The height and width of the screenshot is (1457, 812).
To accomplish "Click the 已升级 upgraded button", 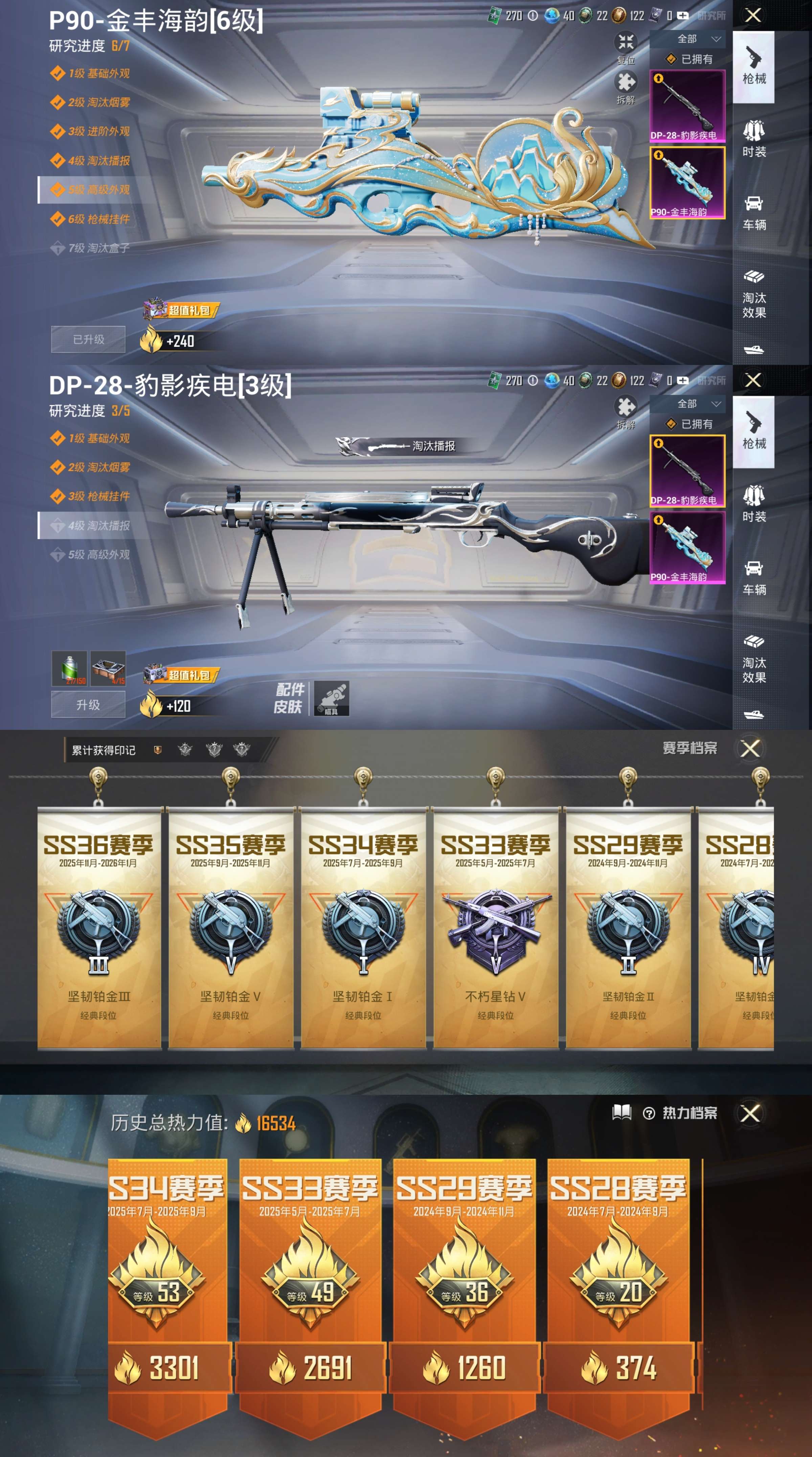I will [x=88, y=339].
